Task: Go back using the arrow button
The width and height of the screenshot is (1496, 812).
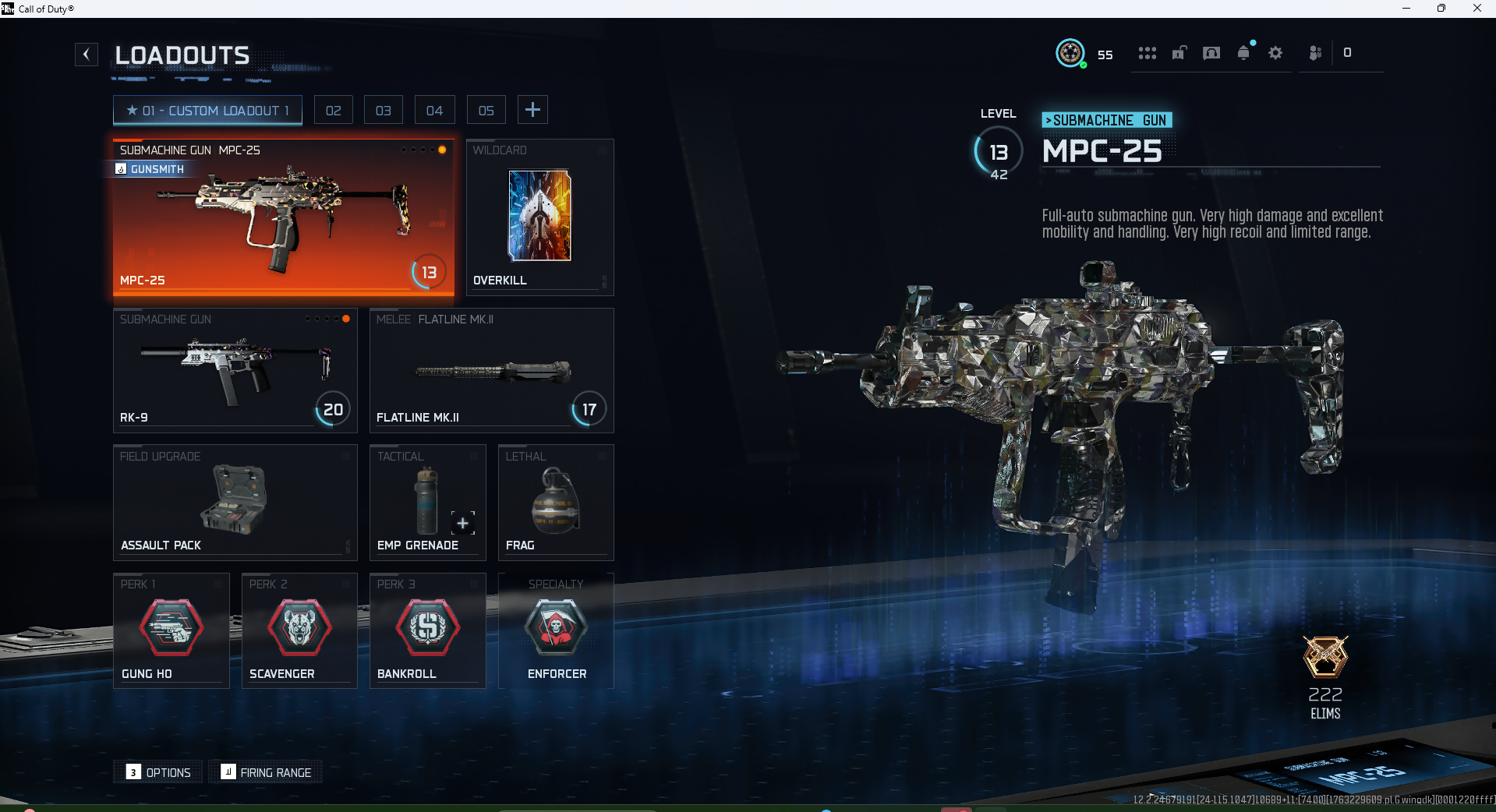Action: click(87, 55)
